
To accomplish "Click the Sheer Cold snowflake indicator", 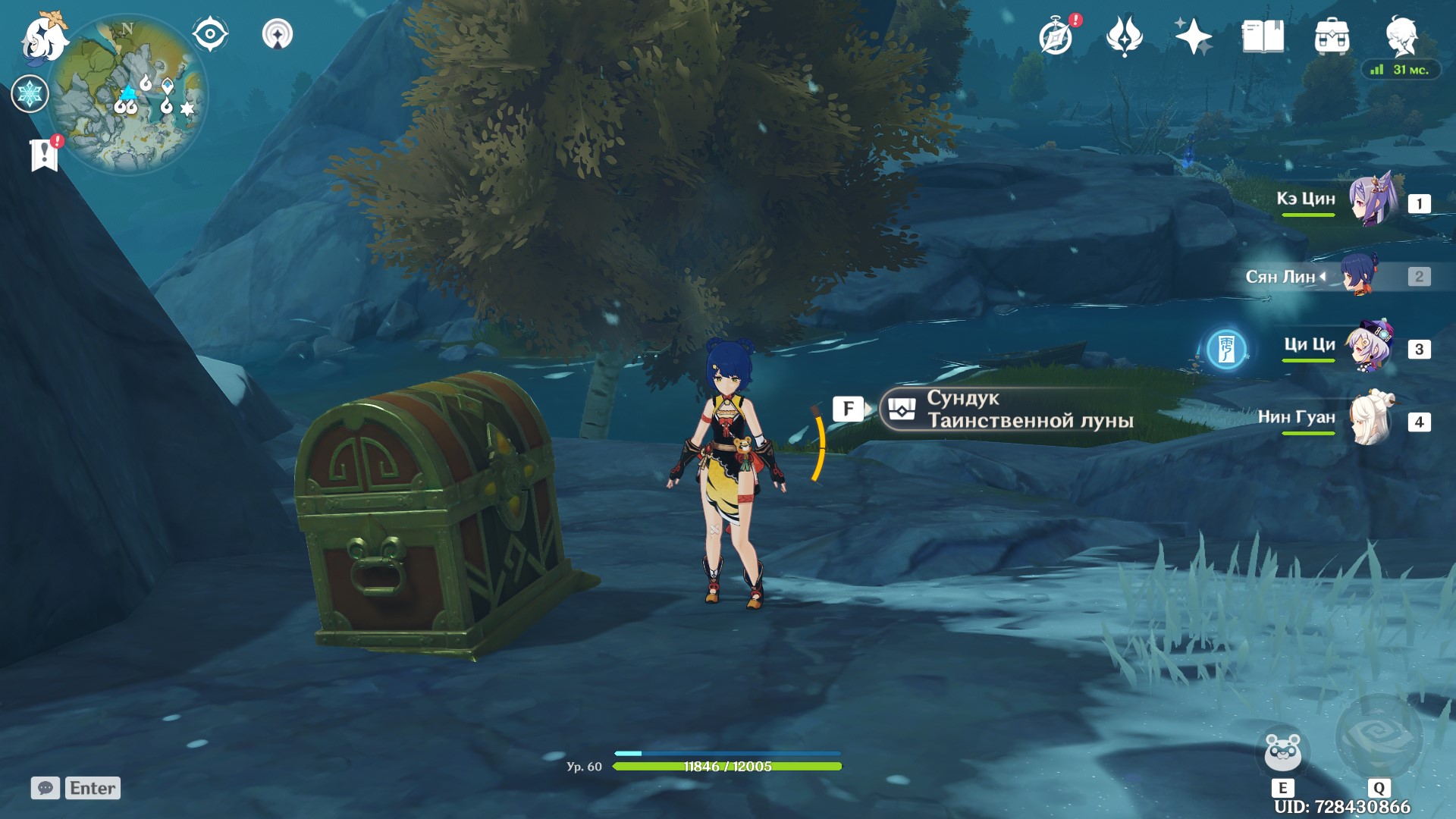I will click(x=29, y=93).
